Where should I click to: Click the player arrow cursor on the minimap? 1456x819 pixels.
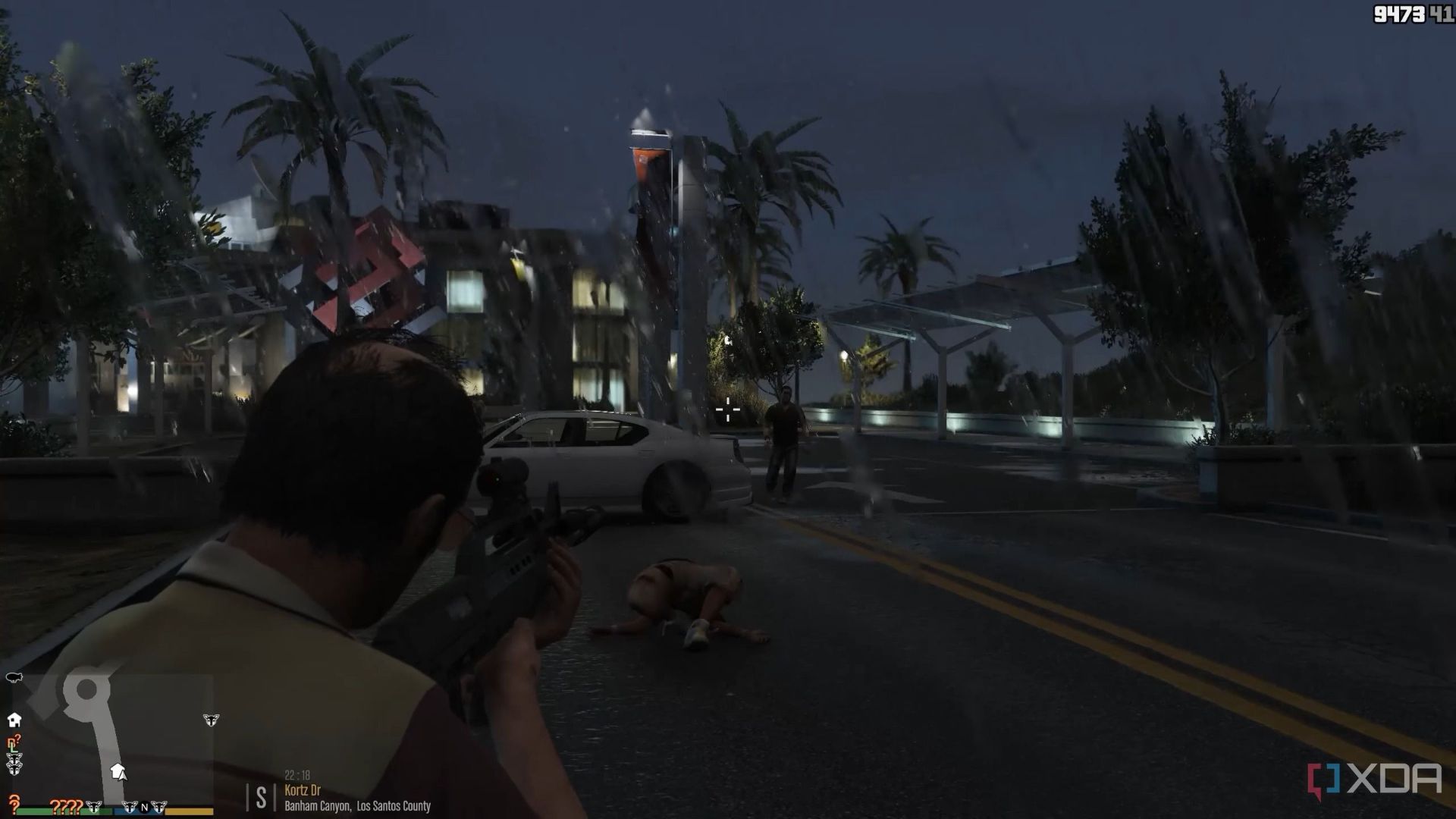(x=122, y=776)
